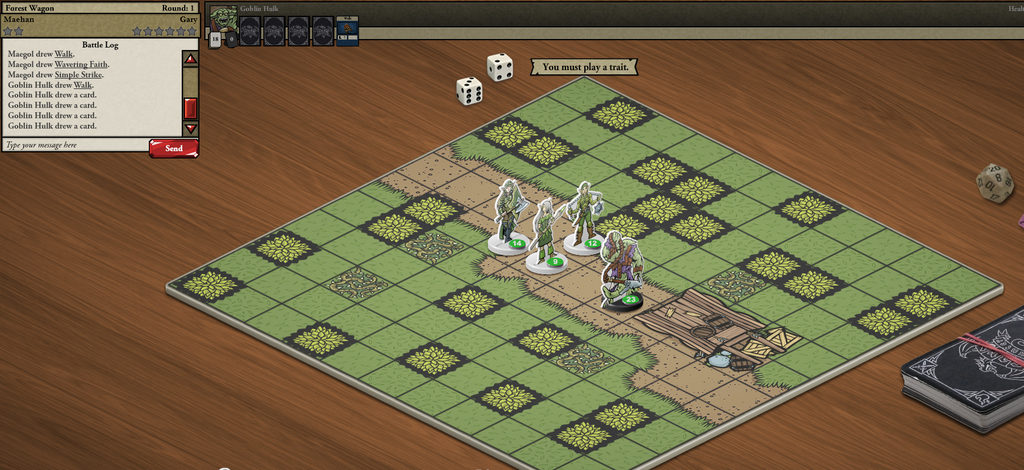The image size is (1024, 470).
Task: Inspect Goblin Hulk's revealed blue Walk card
Action: pos(347,31)
